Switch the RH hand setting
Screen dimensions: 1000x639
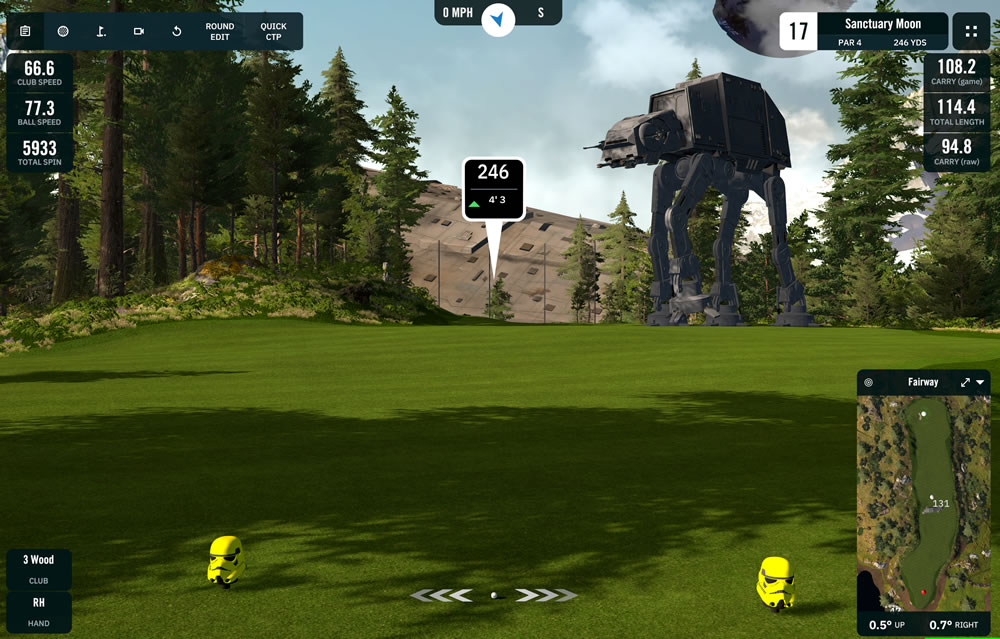(39, 610)
